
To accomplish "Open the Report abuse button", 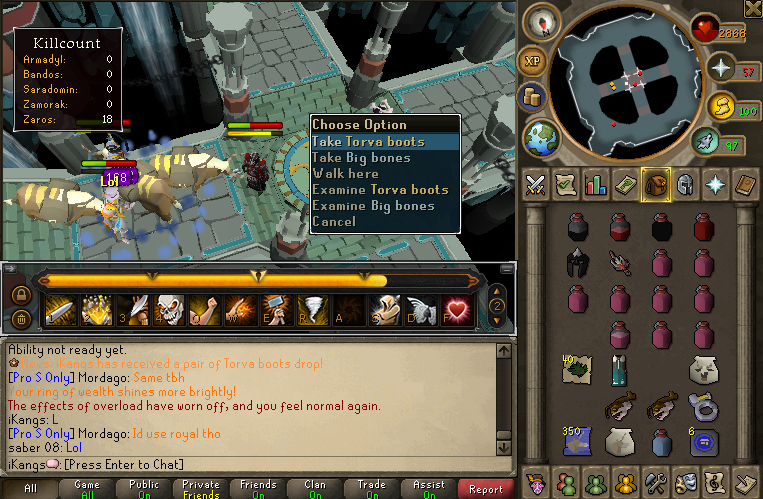I will click(x=486, y=489).
